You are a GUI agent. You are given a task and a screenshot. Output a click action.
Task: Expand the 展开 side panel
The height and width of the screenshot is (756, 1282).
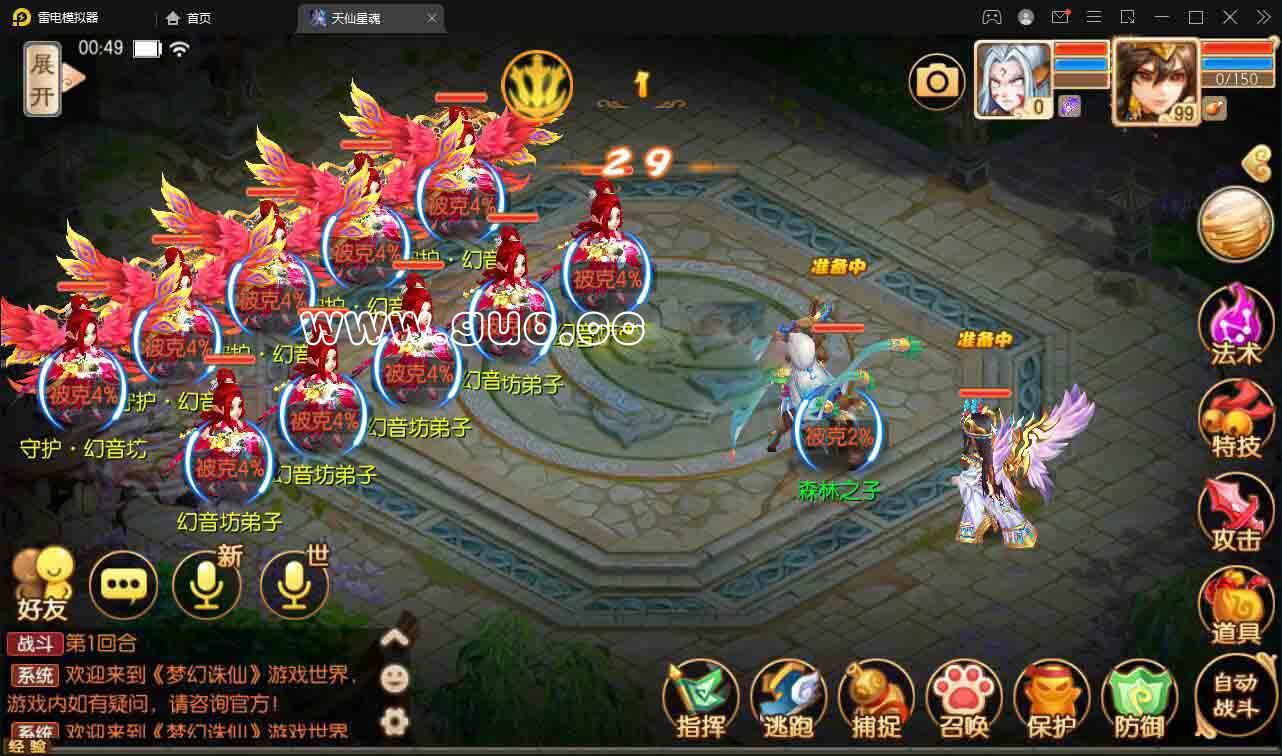coord(42,79)
